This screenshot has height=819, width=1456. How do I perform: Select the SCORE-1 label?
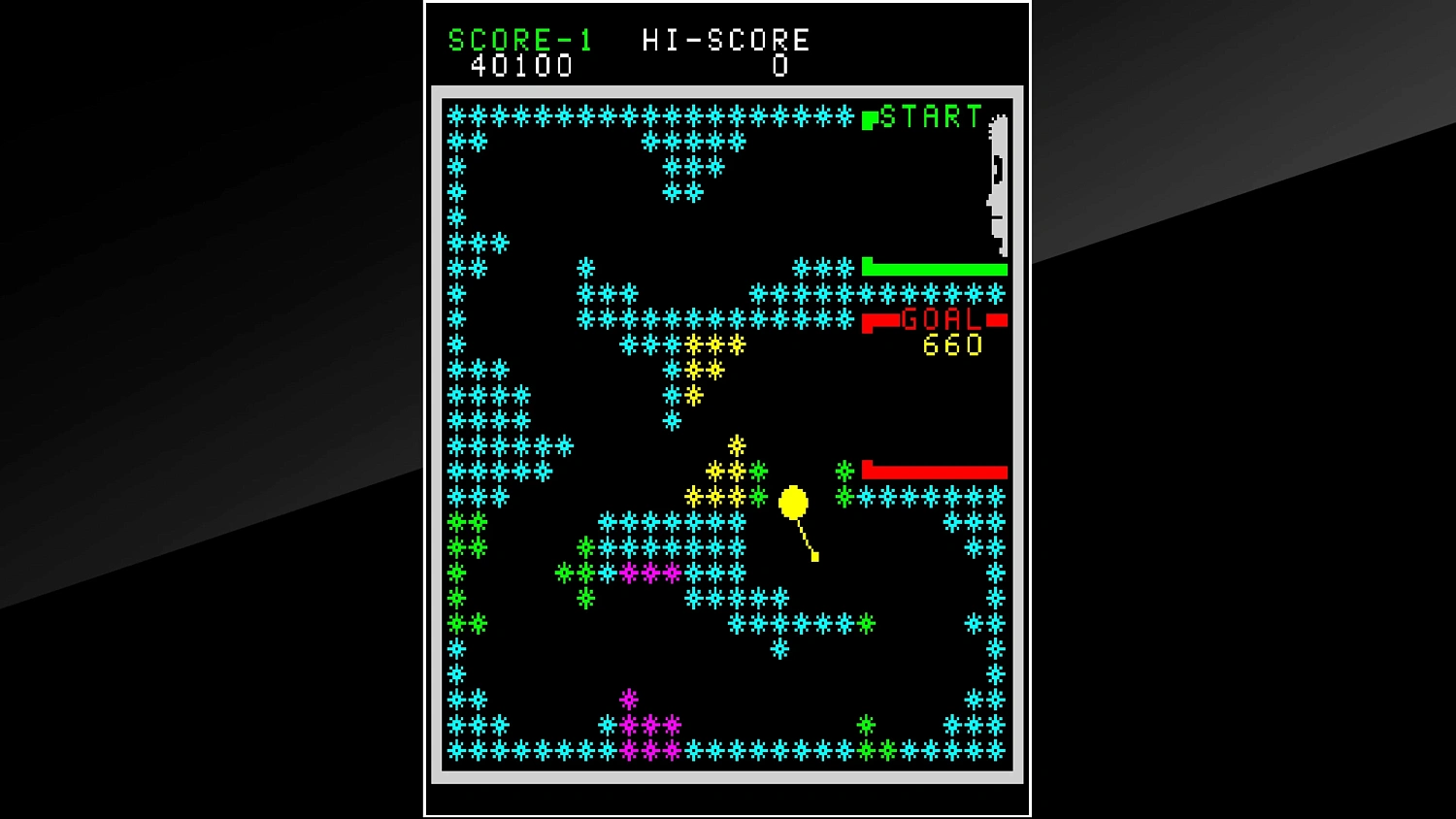coord(520,40)
